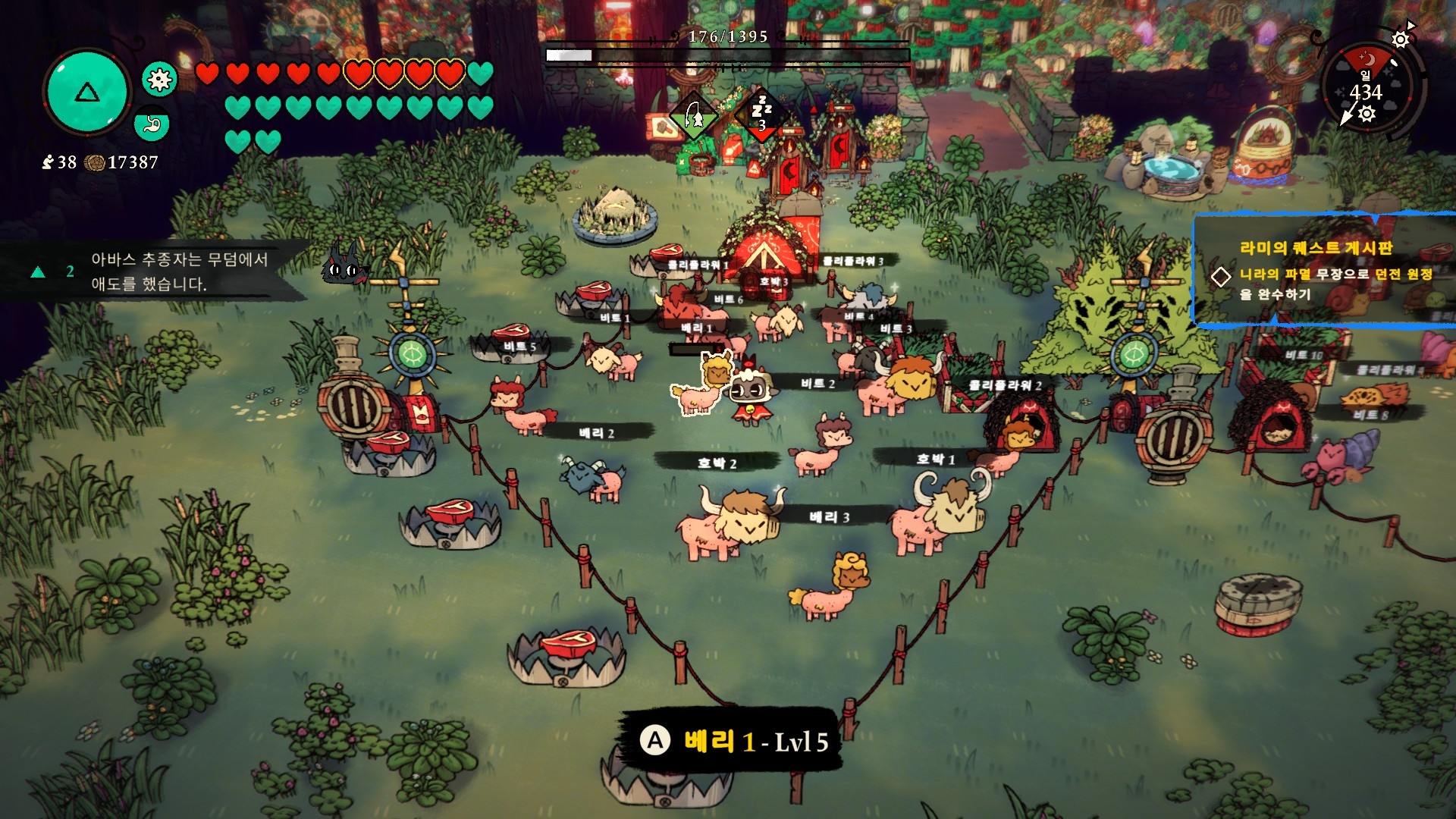Click the follower count icon
Viewport: 1456px width, 819px height.
point(48,162)
